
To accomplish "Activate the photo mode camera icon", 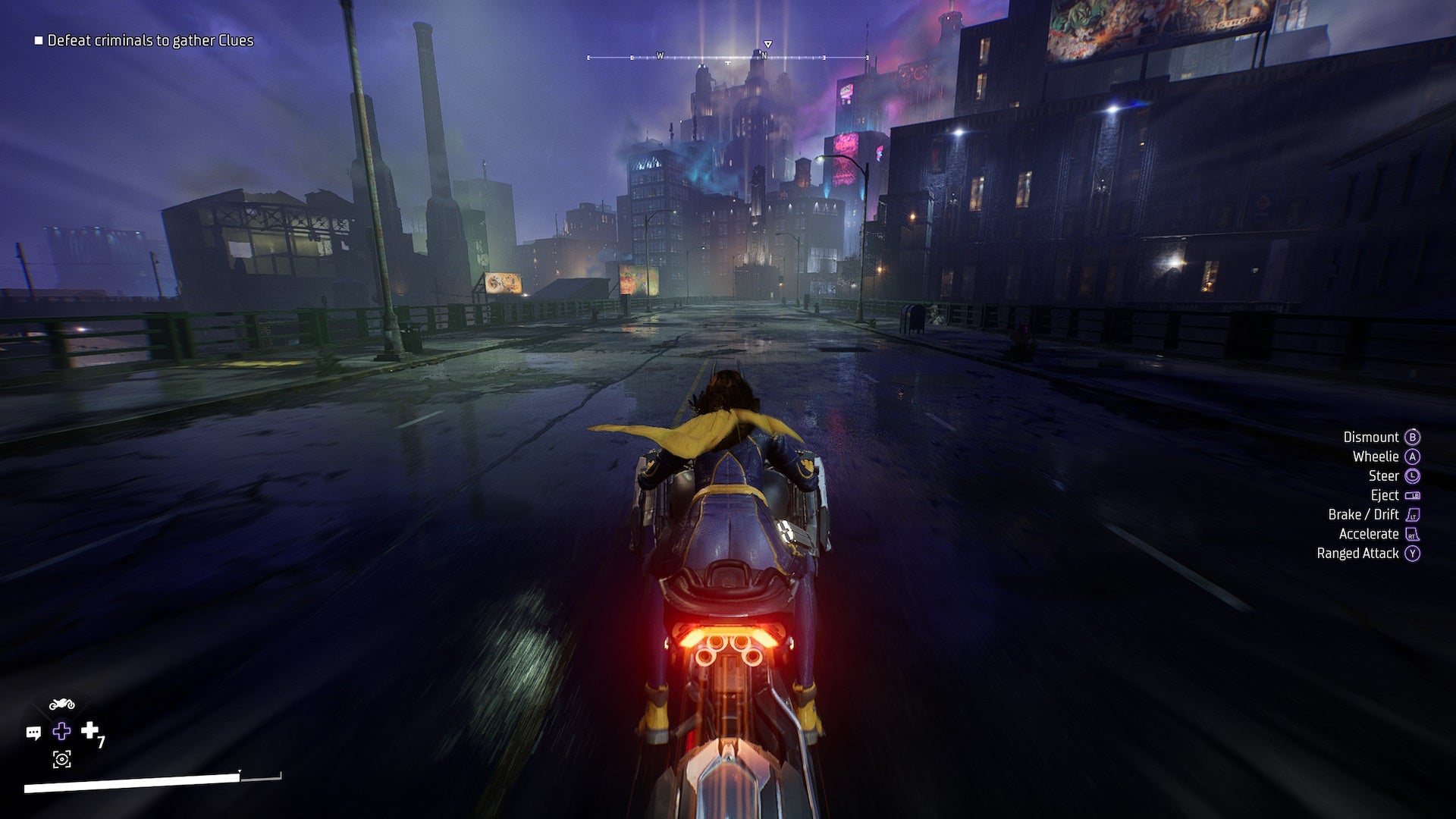I will click(x=61, y=759).
